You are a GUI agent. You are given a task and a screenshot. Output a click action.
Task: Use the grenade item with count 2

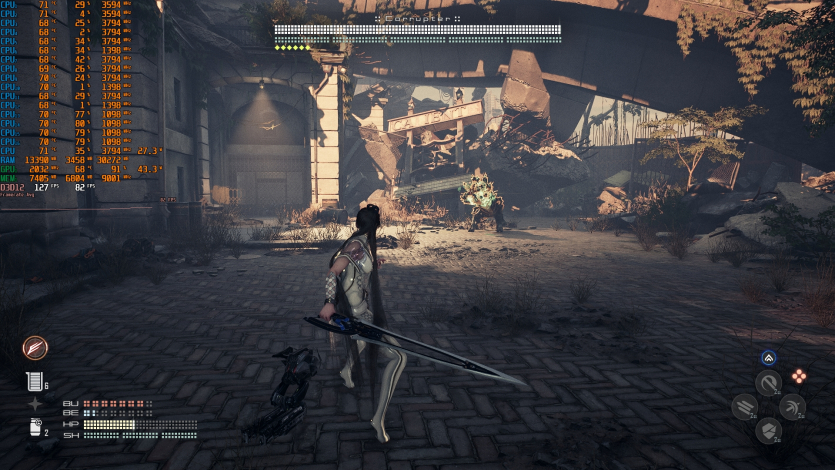(x=35, y=428)
